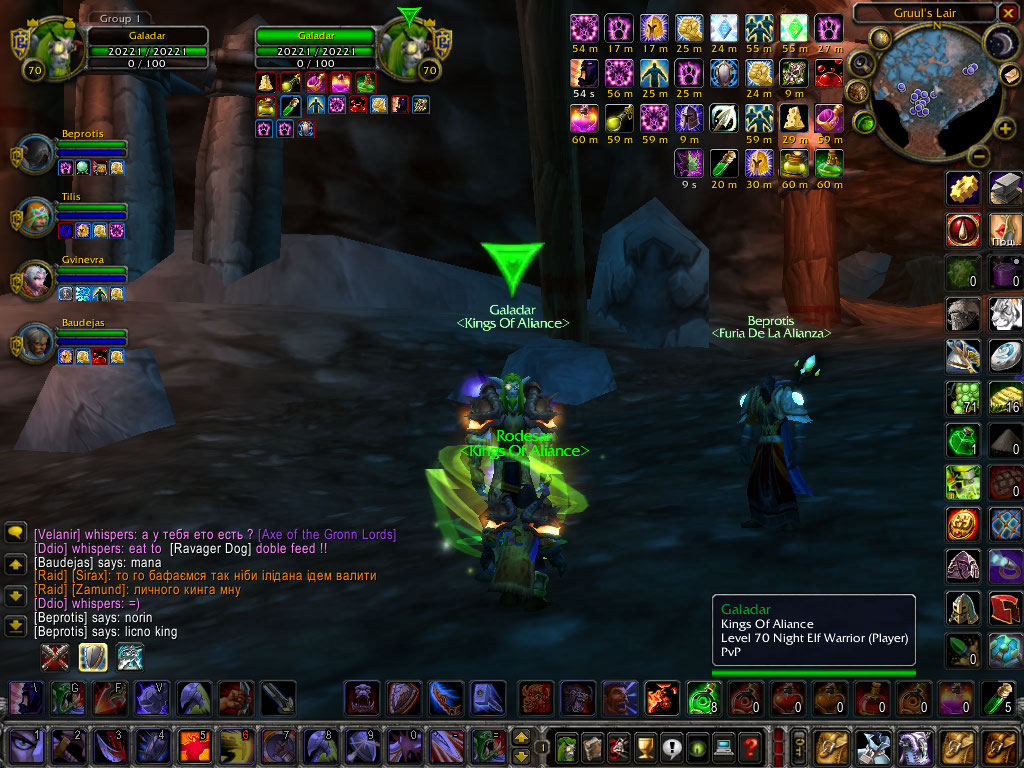Open the yellow trophy cup micro button

646,746
